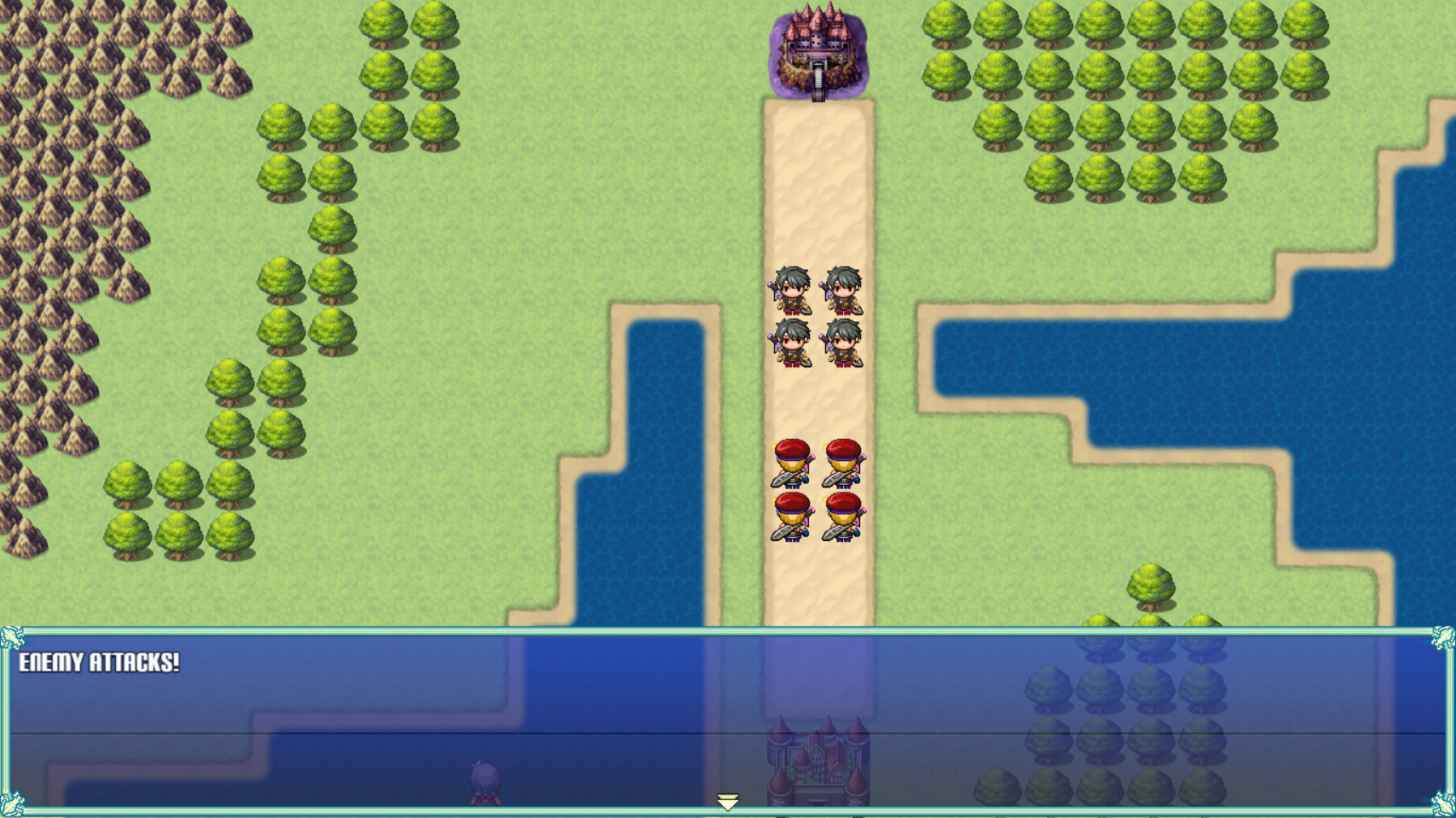Select the castle visible behind the dialogue box
Image resolution: width=1456 pixels, height=818 pixels.
(816, 763)
